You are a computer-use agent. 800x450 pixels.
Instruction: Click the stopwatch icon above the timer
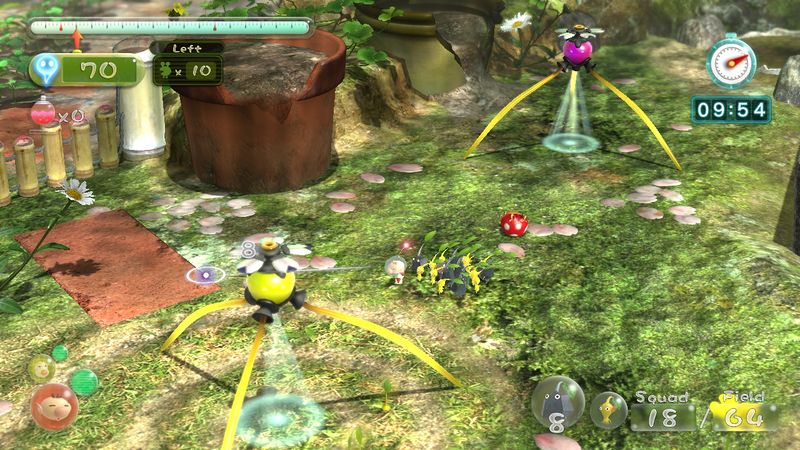[x=728, y=63]
